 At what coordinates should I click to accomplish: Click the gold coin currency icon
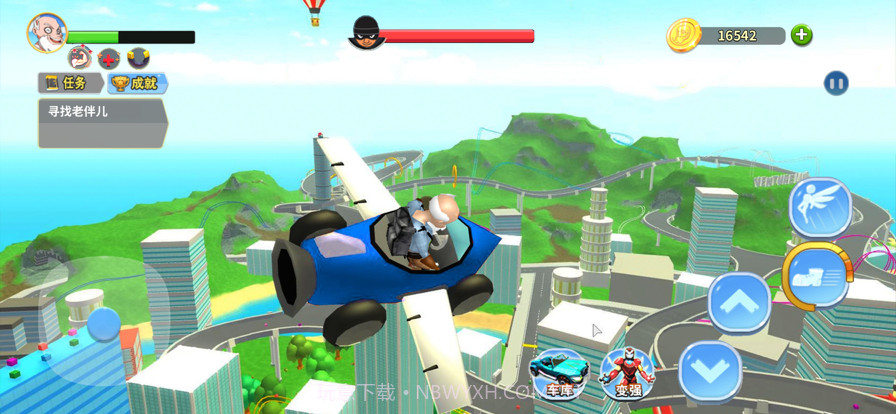click(x=684, y=35)
